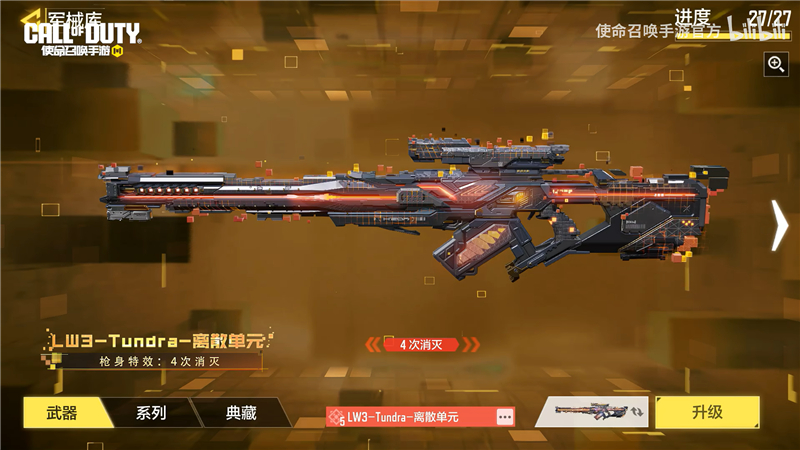This screenshot has width=800, height=450.
Task: Click the weapon thumbnail swap button
Action: [597, 412]
